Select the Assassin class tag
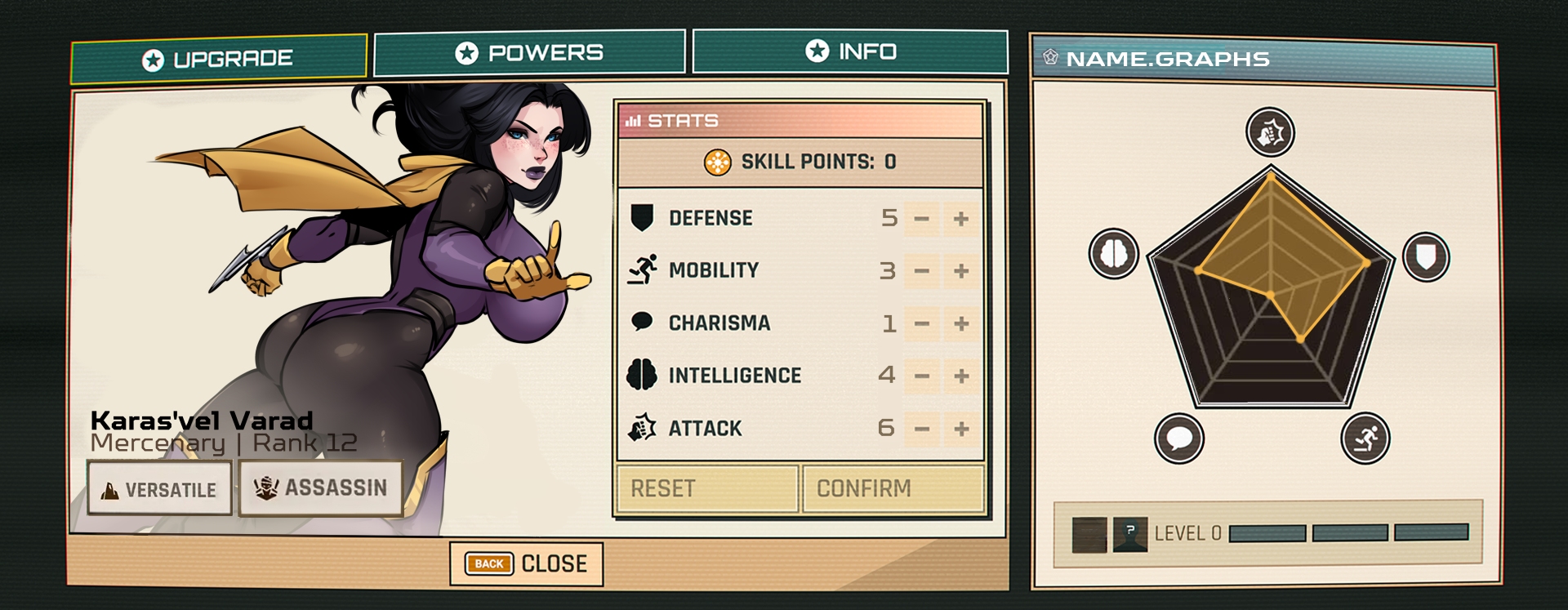The width and height of the screenshot is (1568, 610). pos(321,488)
